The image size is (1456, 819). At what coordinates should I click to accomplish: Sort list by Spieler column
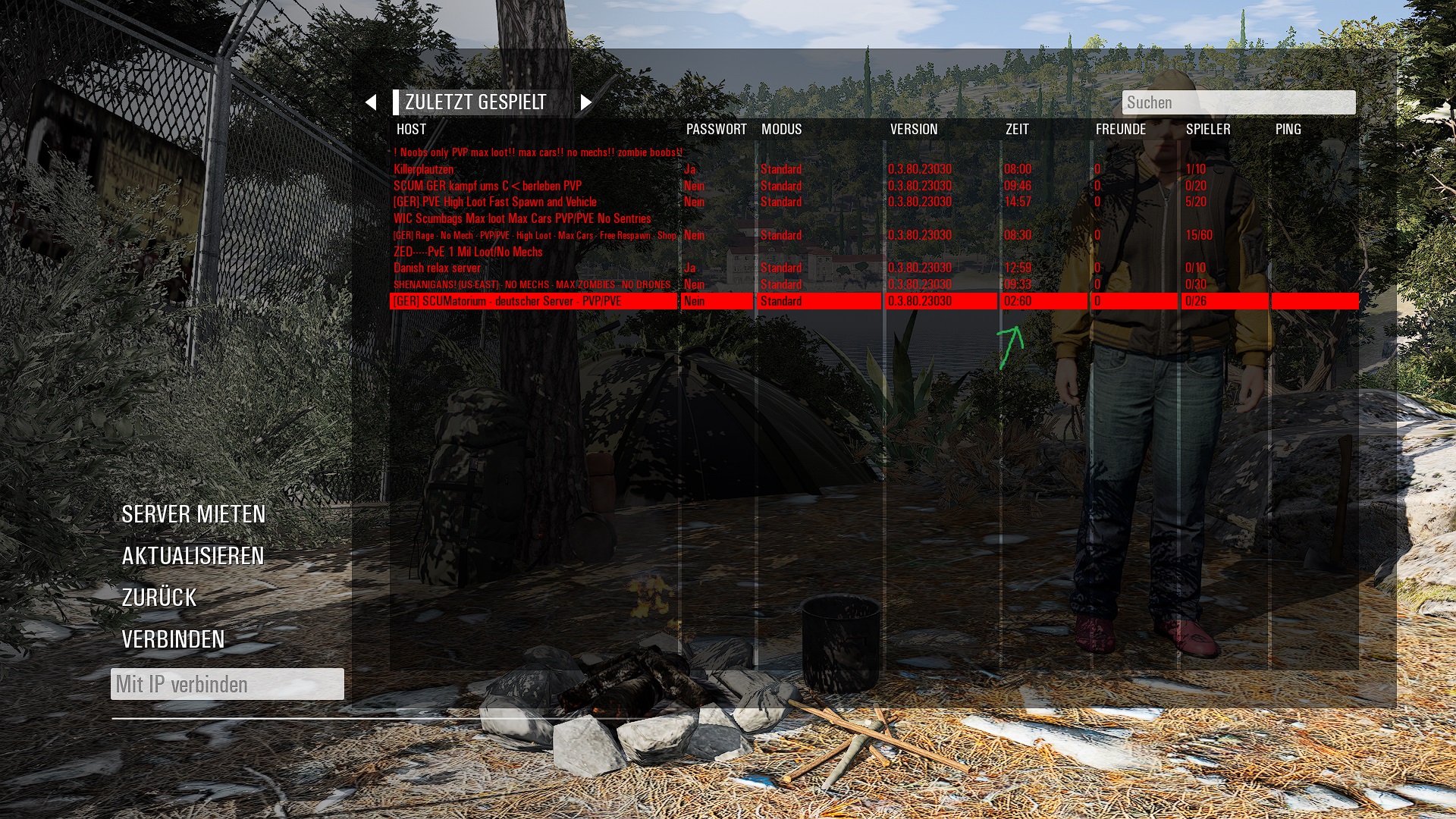pyautogui.click(x=1207, y=130)
